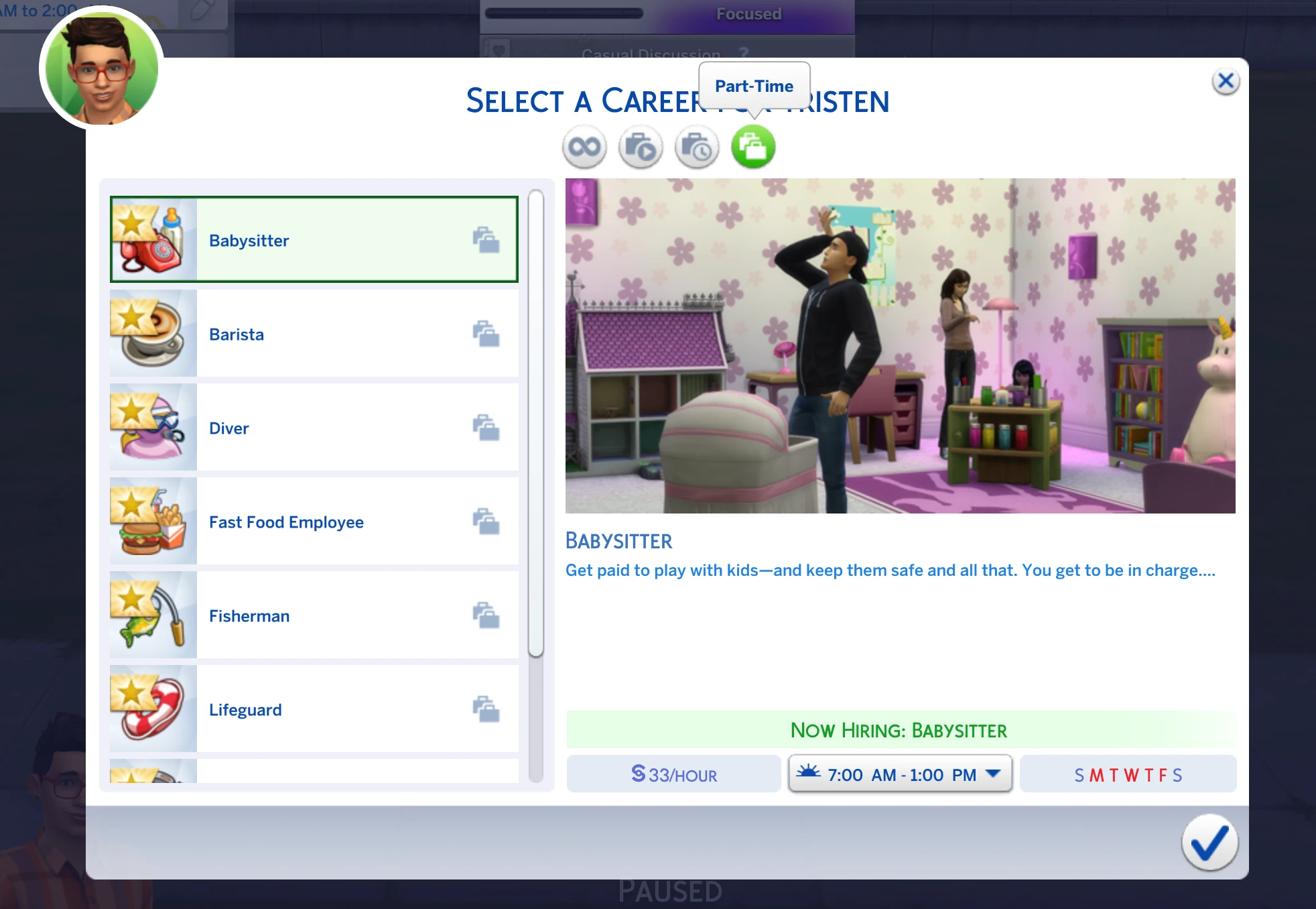
Task: Toggle Monday in the work days display
Action: (x=1095, y=774)
